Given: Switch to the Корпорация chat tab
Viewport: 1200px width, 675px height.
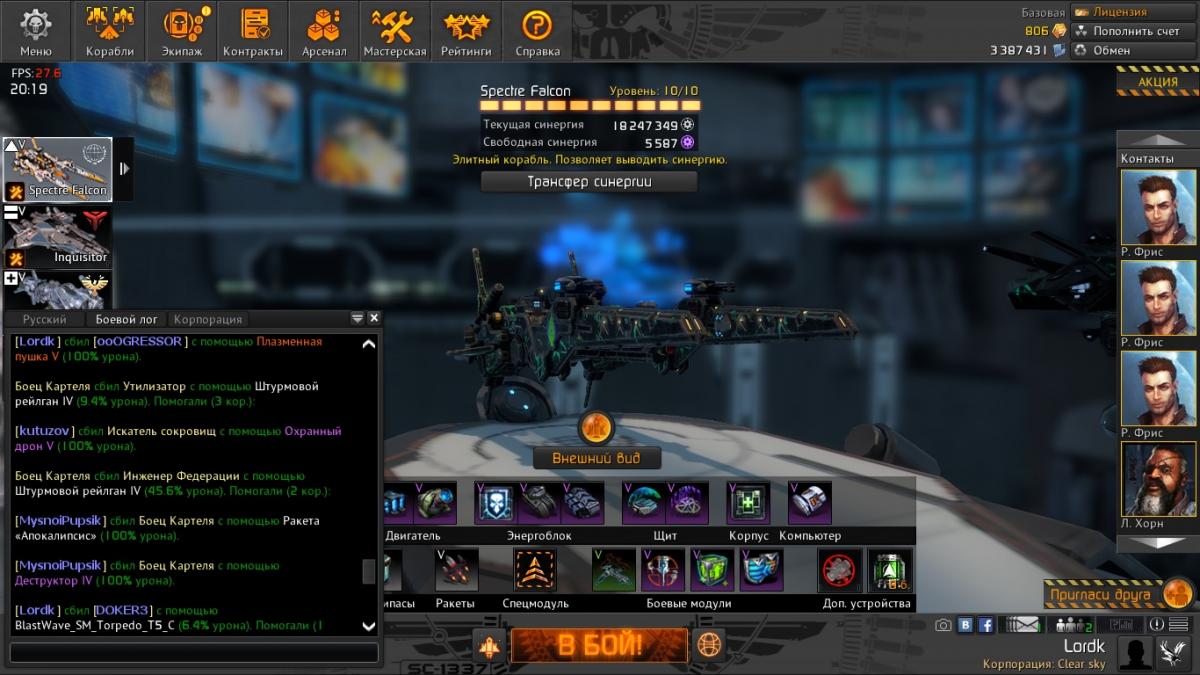Looking at the screenshot, I should pos(208,319).
